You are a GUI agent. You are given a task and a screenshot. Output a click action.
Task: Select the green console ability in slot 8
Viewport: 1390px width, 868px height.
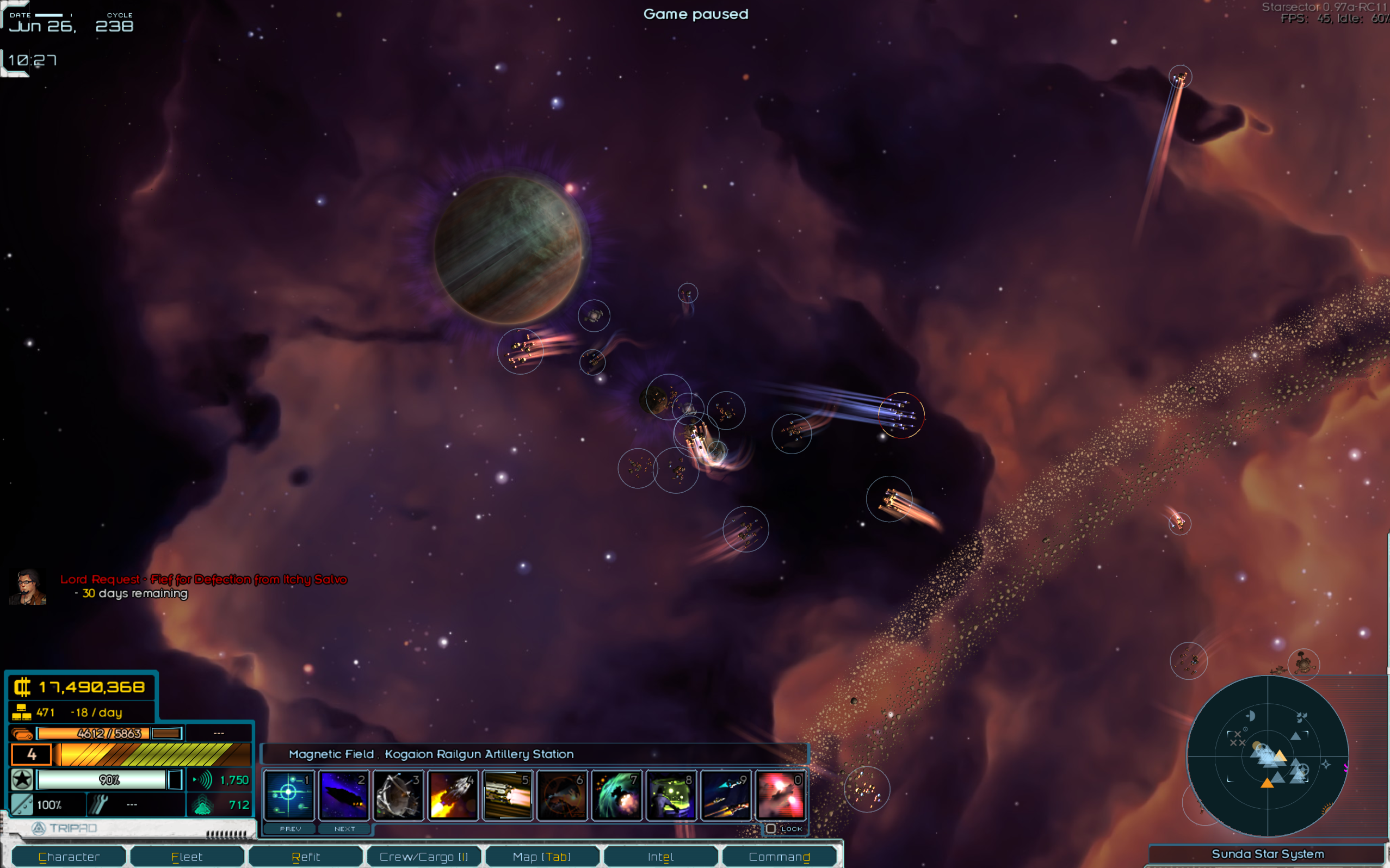(x=671, y=795)
